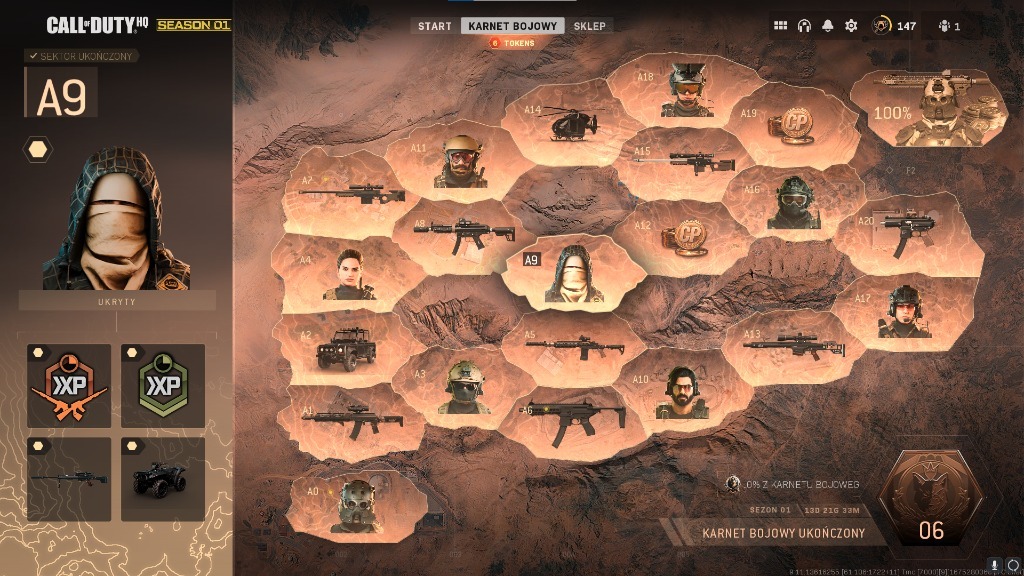
Task: Select the KARNET BOJOWY tab
Action: (512, 26)
